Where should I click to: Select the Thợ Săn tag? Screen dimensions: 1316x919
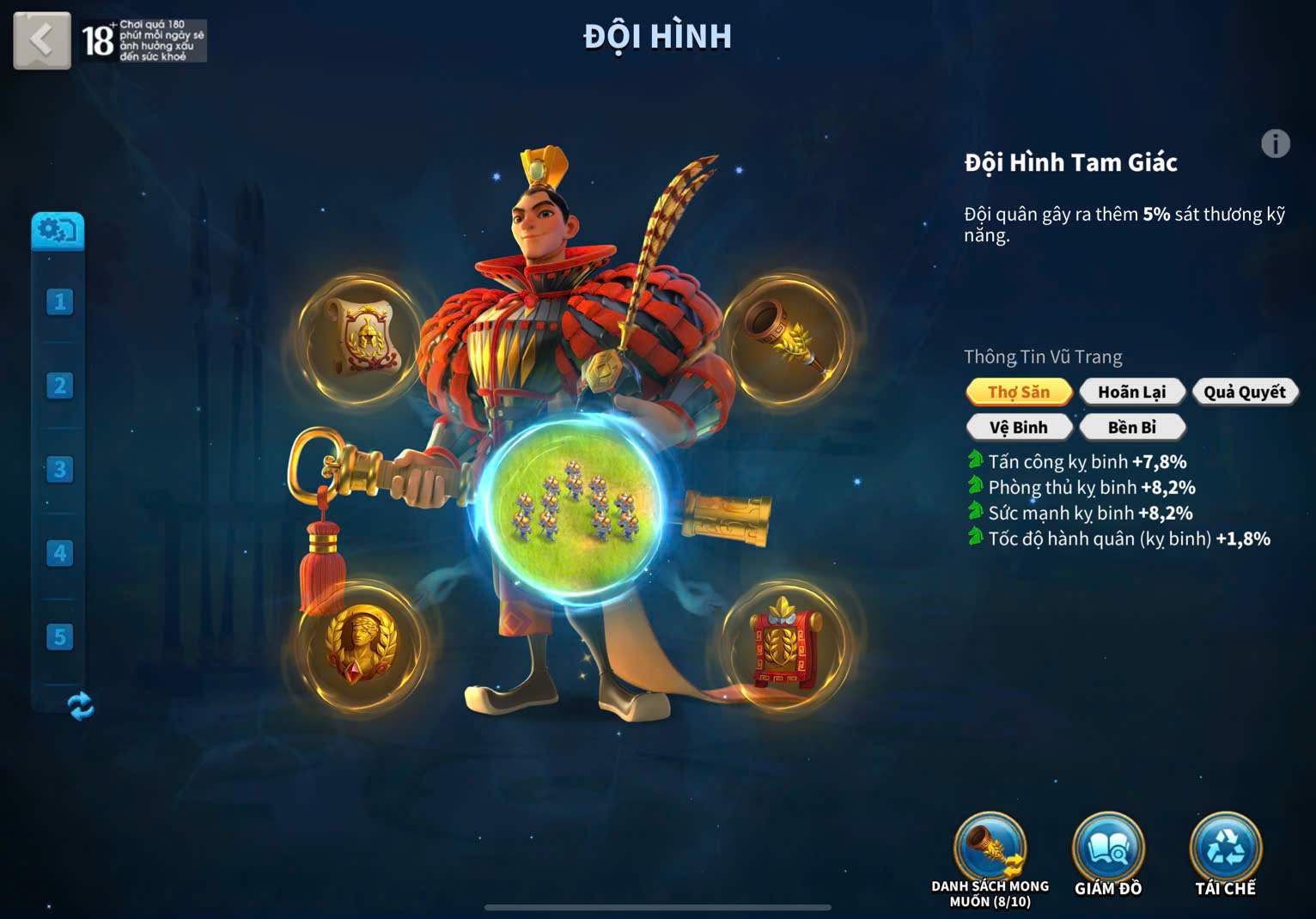(1019, 392)
